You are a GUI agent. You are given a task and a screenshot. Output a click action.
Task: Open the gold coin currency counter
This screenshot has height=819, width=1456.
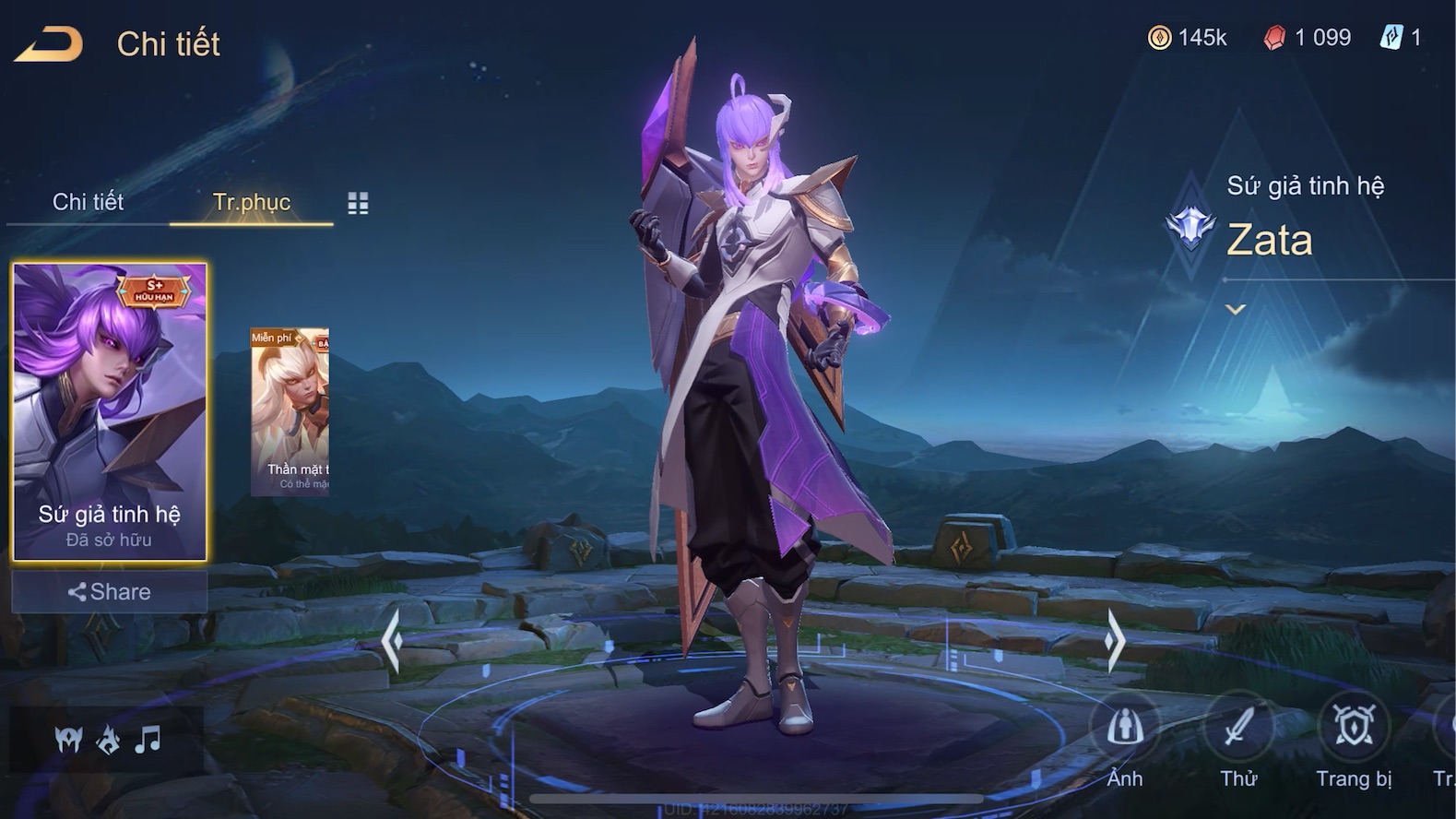[1187, 38]
